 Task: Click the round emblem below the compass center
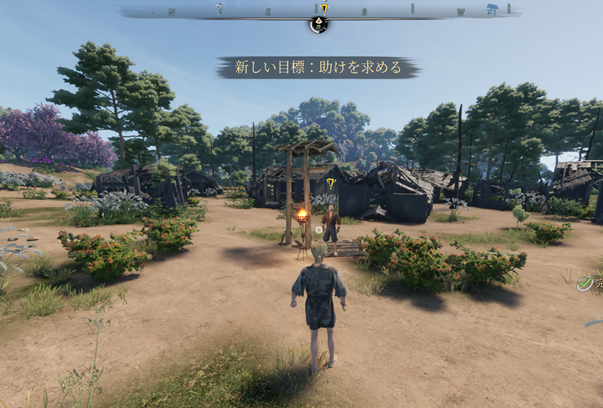(x=318, y=25)
